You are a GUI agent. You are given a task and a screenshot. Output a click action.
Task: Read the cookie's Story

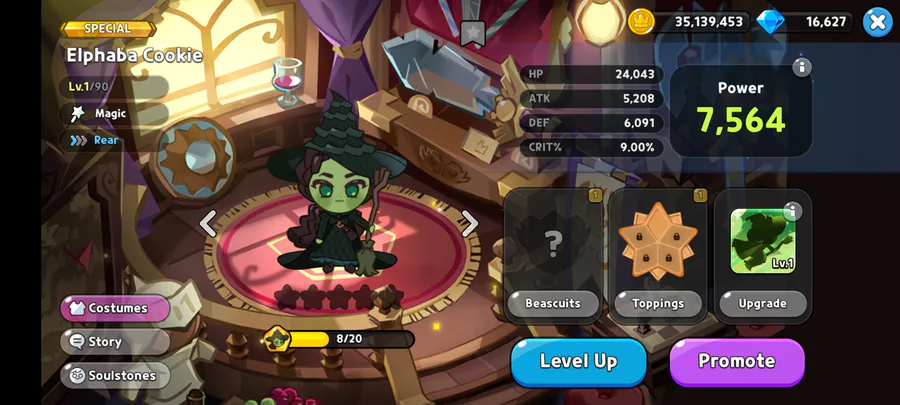pos(115,341)
